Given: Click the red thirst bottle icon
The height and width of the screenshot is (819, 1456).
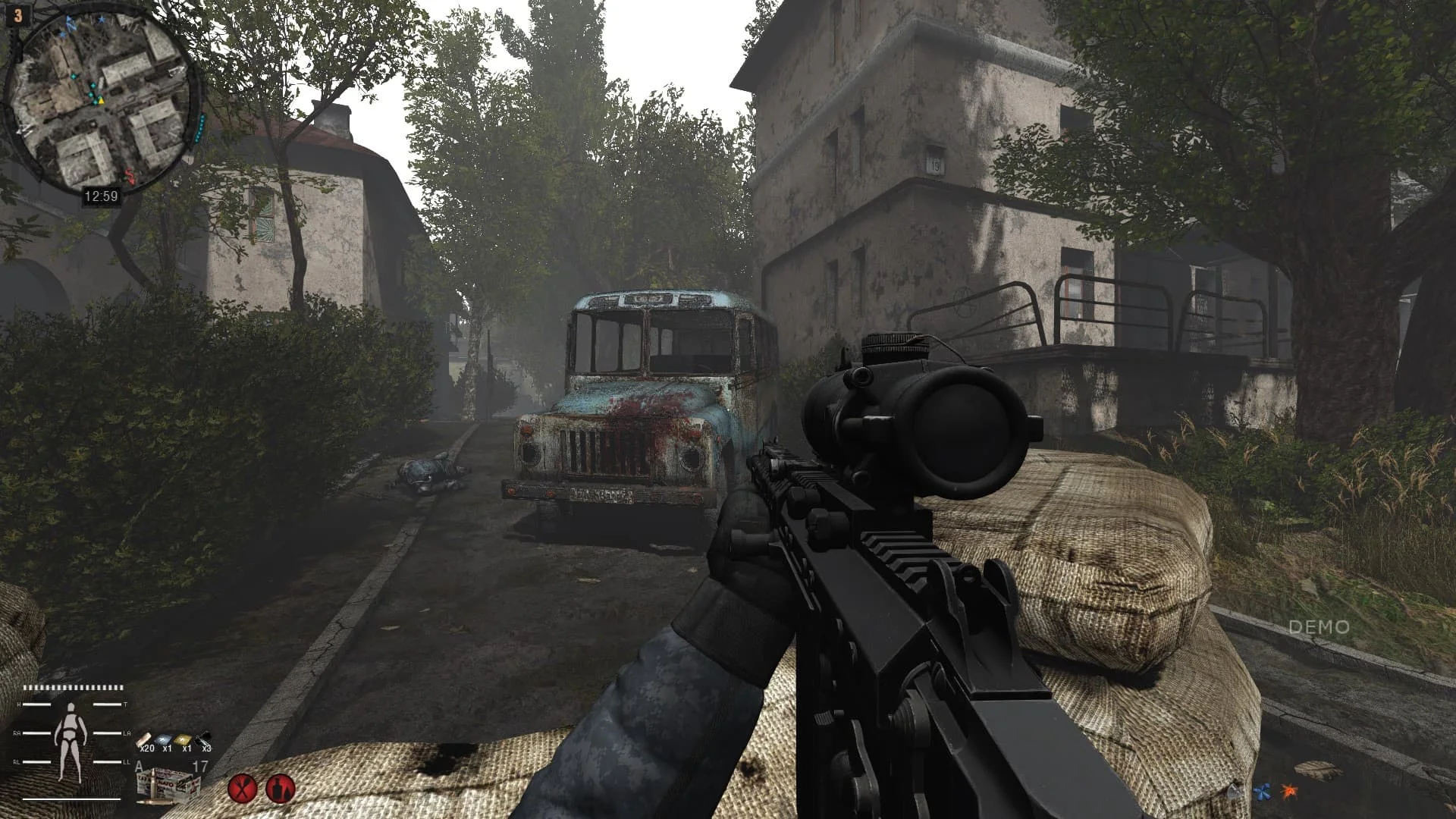Looking at the screenshot, I should (x=281, y=789).
